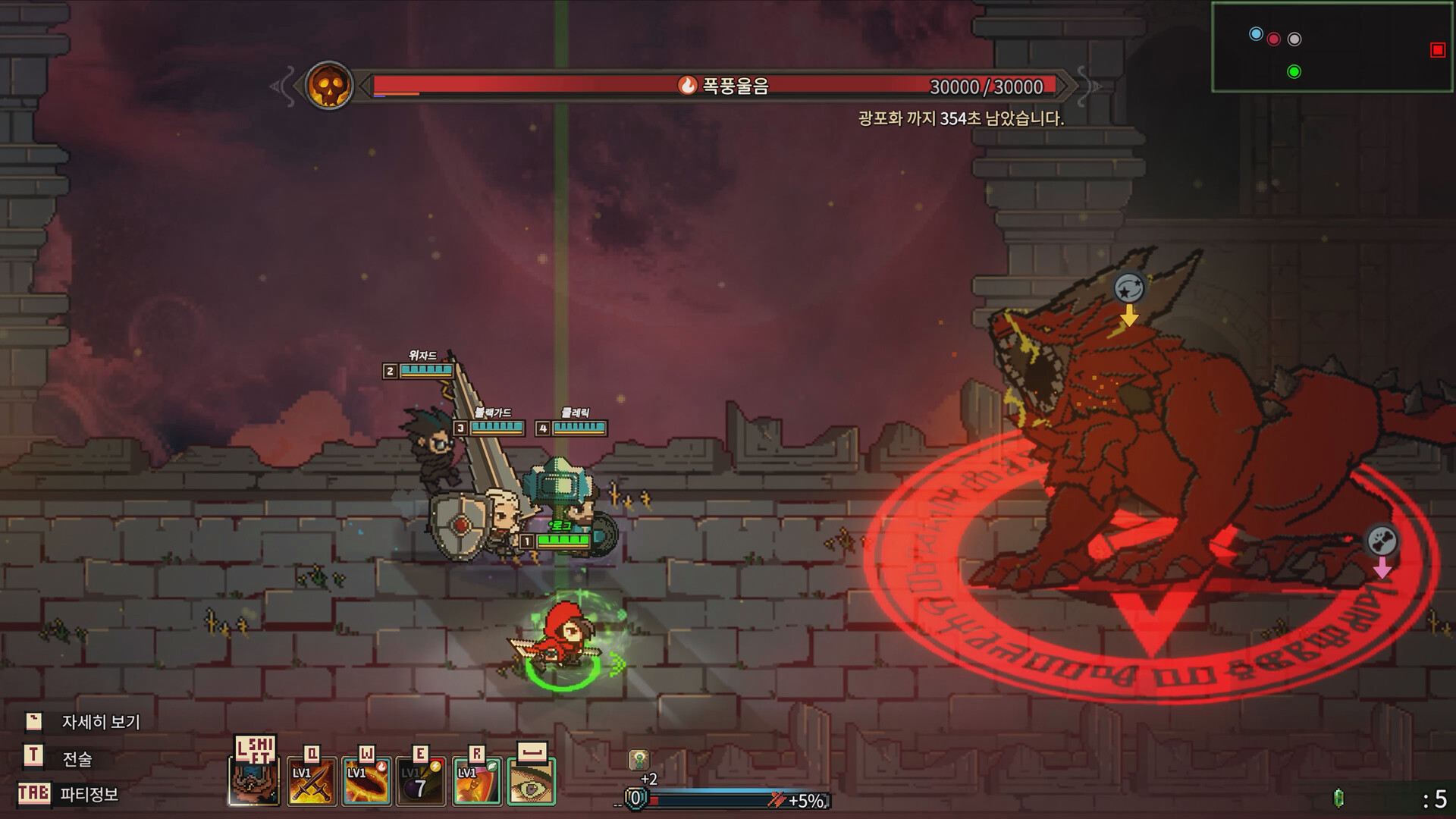Trigger the flame figure skill

[476, 783]
